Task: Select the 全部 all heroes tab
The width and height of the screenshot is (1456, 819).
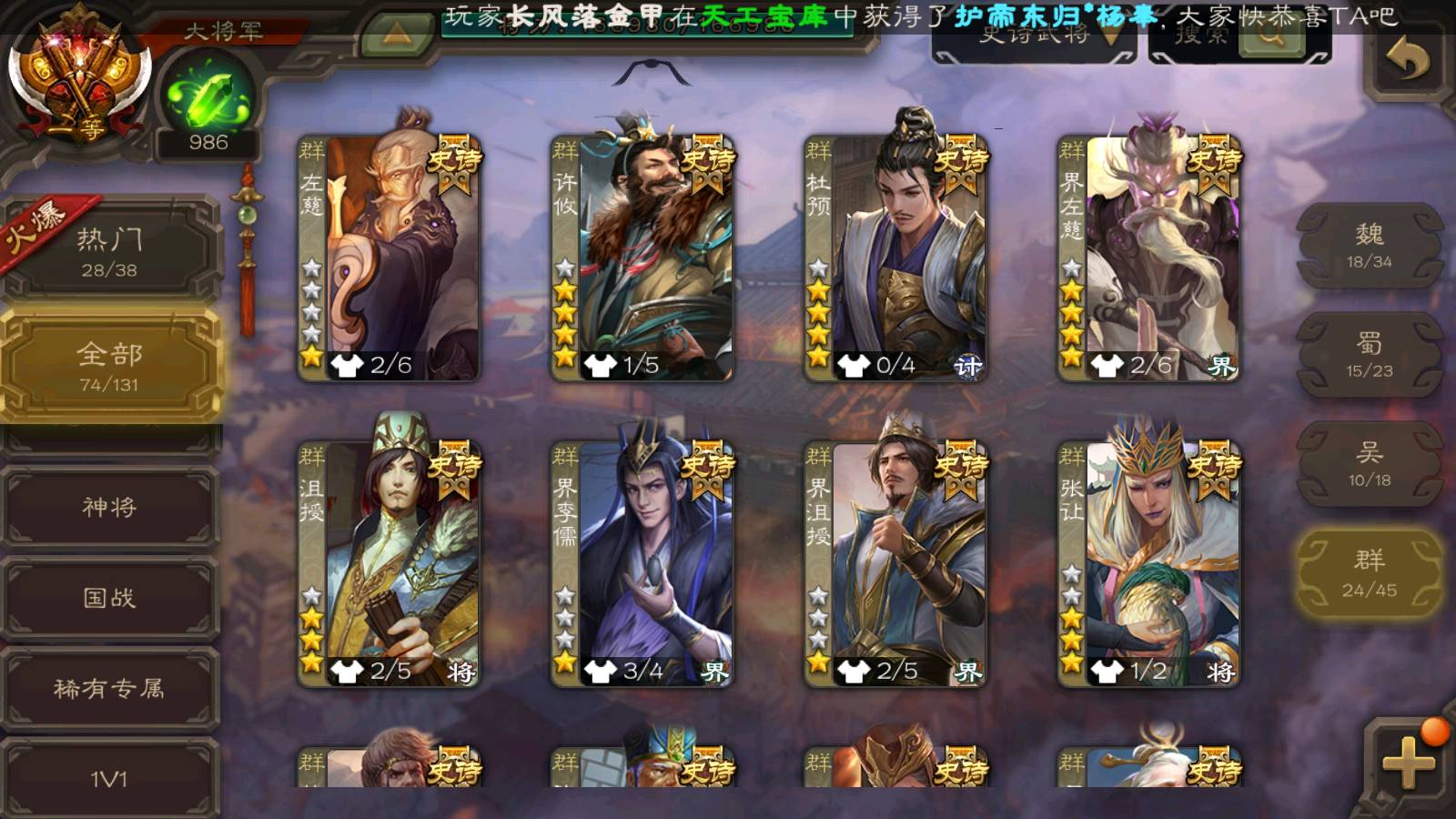Action: (x=109, y=366)
